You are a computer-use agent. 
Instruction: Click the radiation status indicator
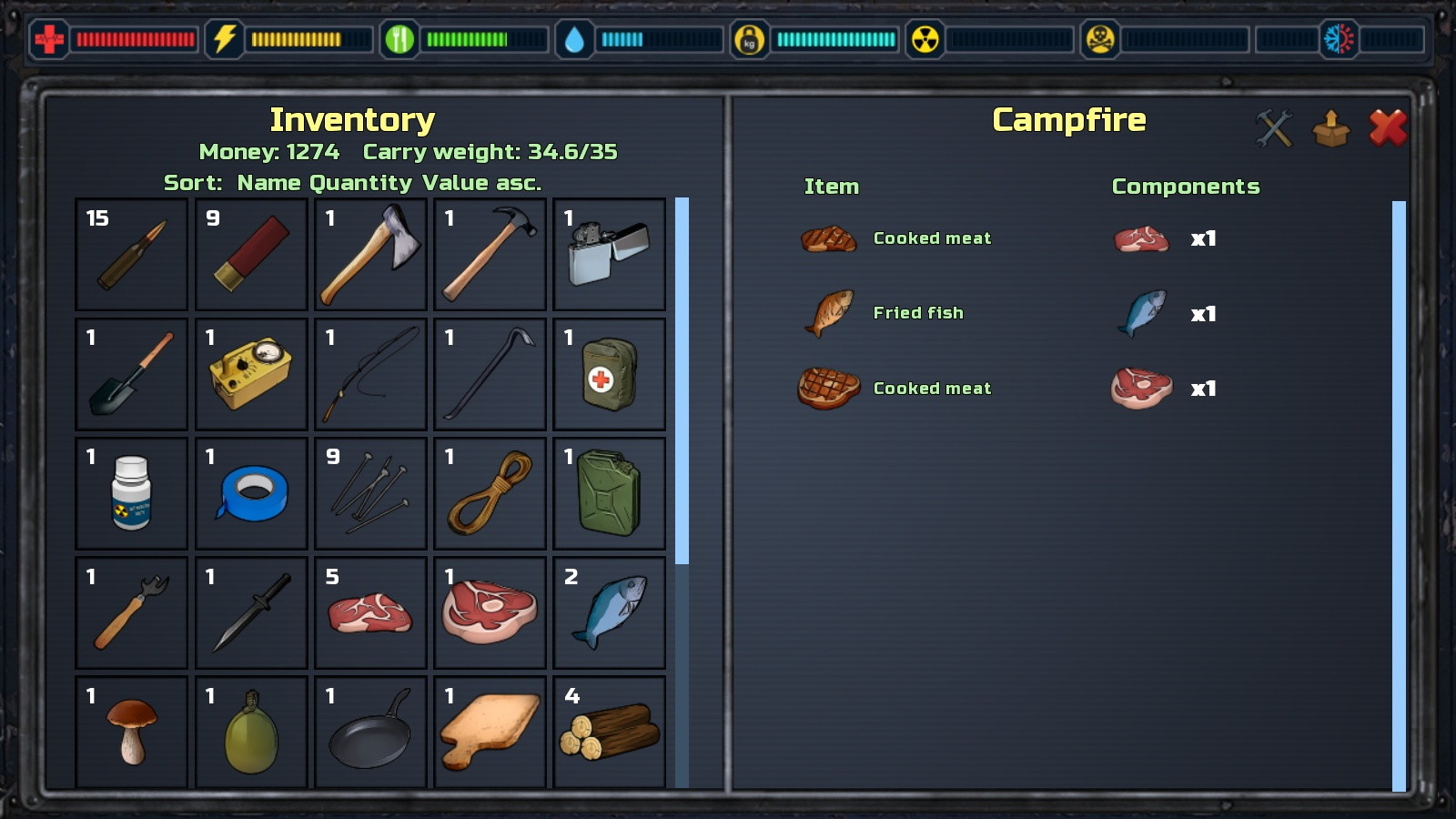(x=927, y=39)
